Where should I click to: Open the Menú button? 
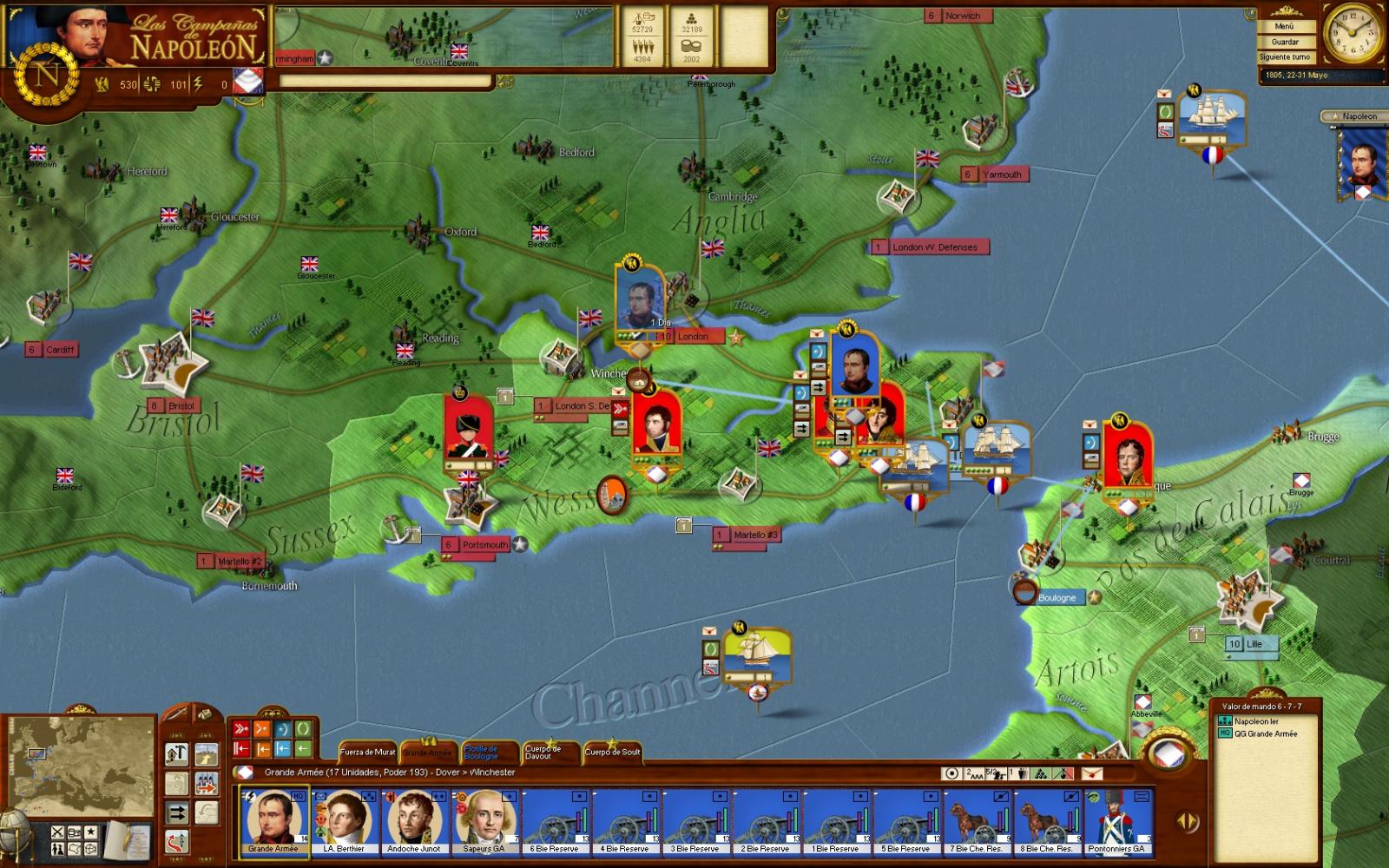(1284, 27)
